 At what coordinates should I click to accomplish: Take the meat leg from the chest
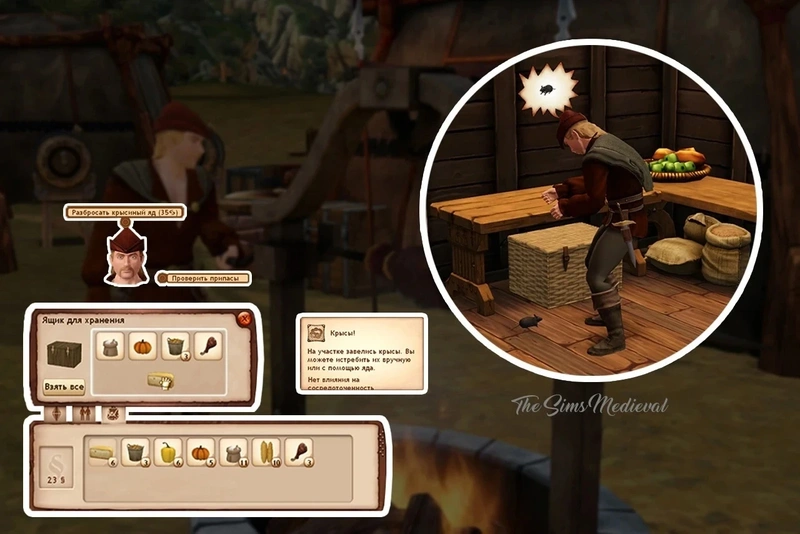pos(208,346)
